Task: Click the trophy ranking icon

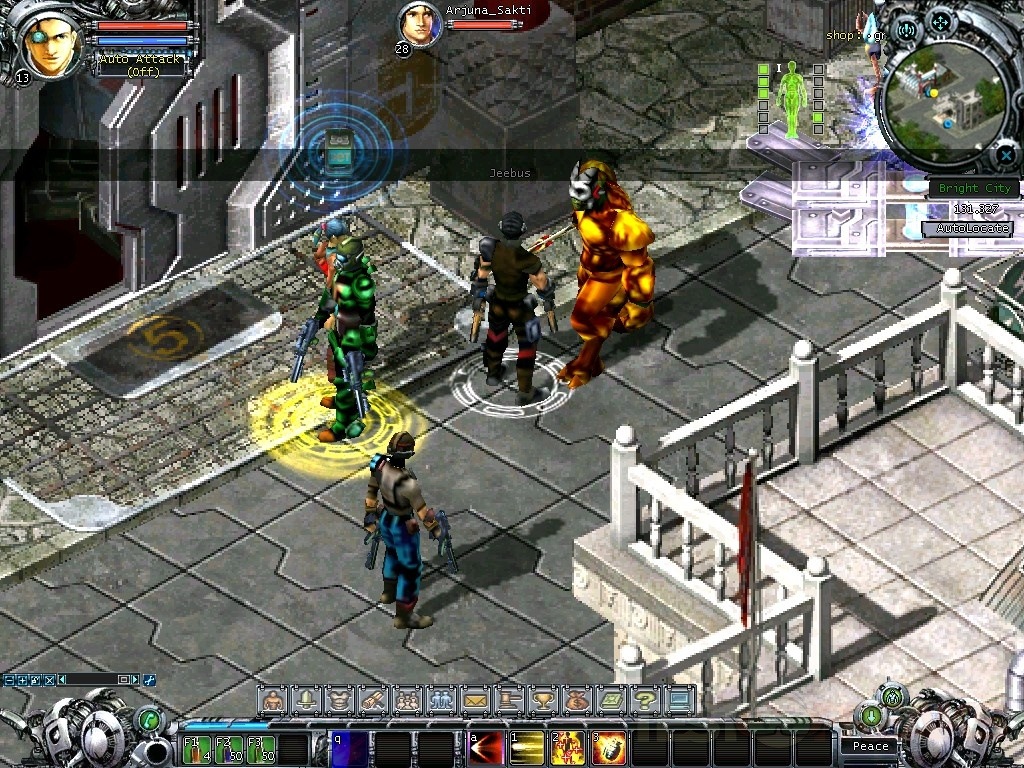Action: pos(543,700)
